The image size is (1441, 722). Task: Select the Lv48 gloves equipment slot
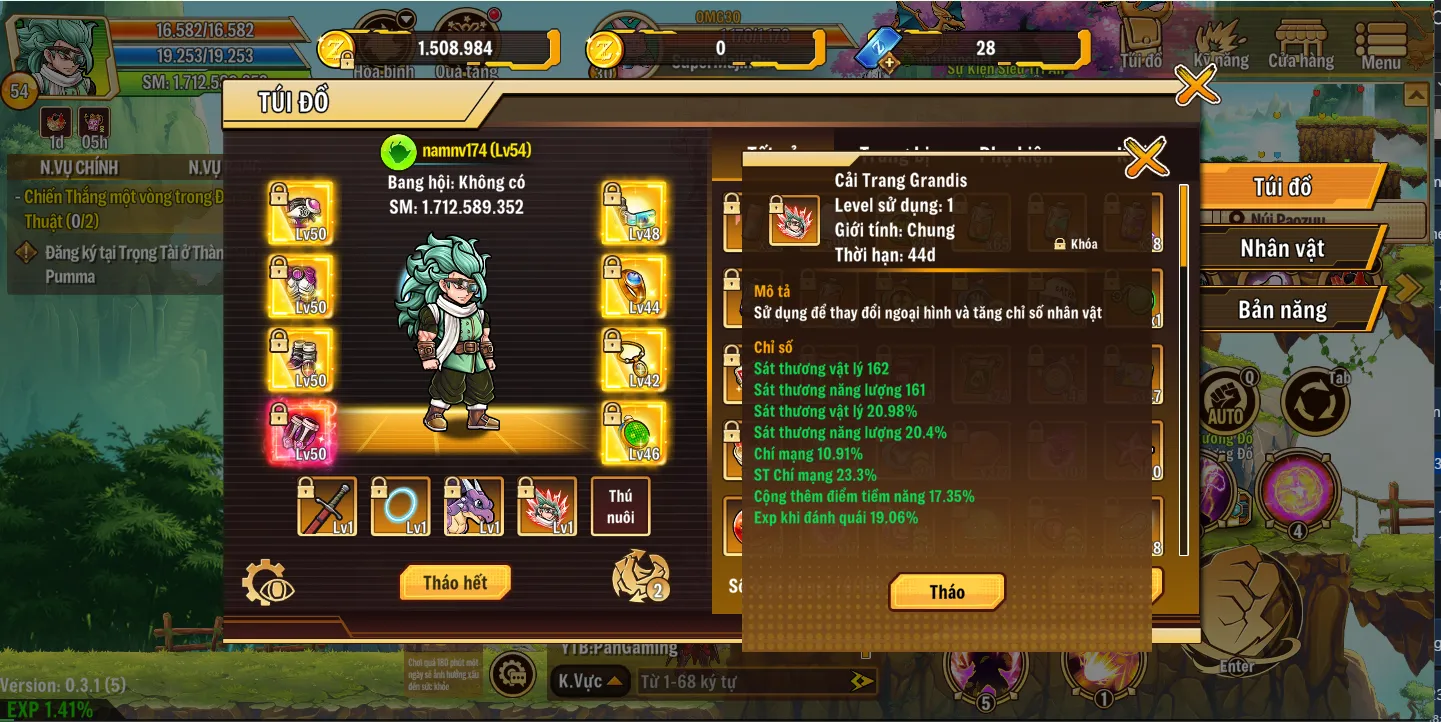click(634, 213)
